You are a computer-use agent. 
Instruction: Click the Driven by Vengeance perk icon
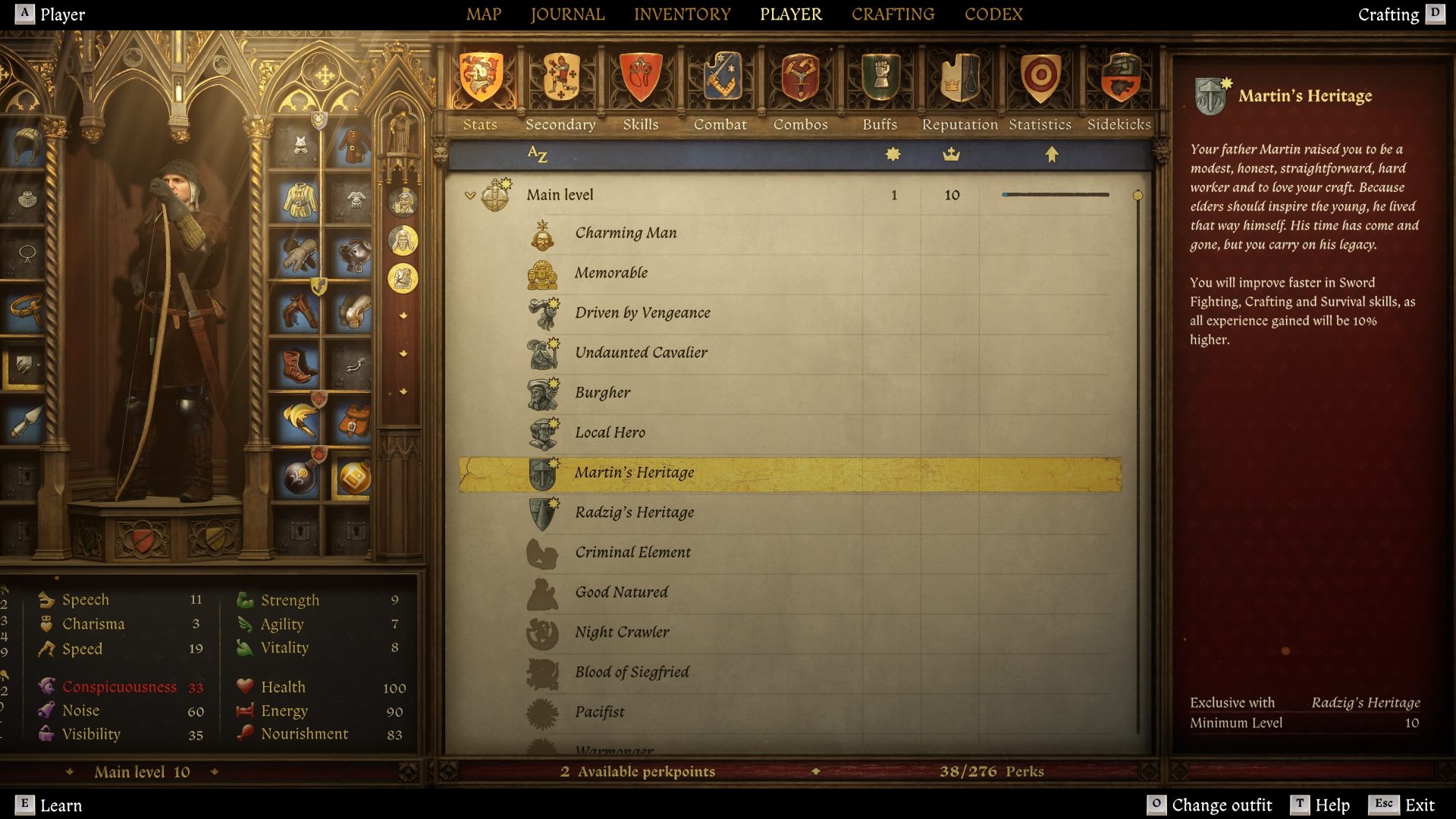(543, 312)
